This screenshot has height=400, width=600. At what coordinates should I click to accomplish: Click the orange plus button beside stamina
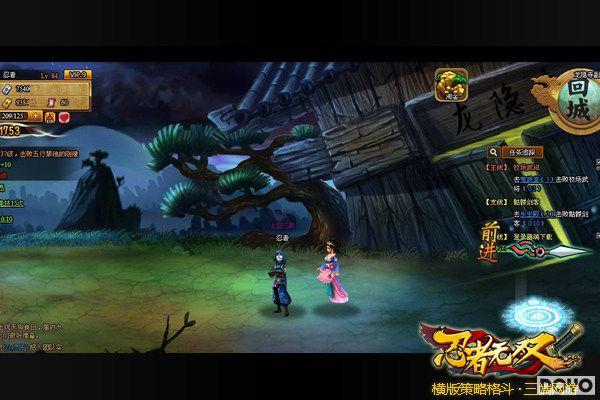tap(34, 115)
